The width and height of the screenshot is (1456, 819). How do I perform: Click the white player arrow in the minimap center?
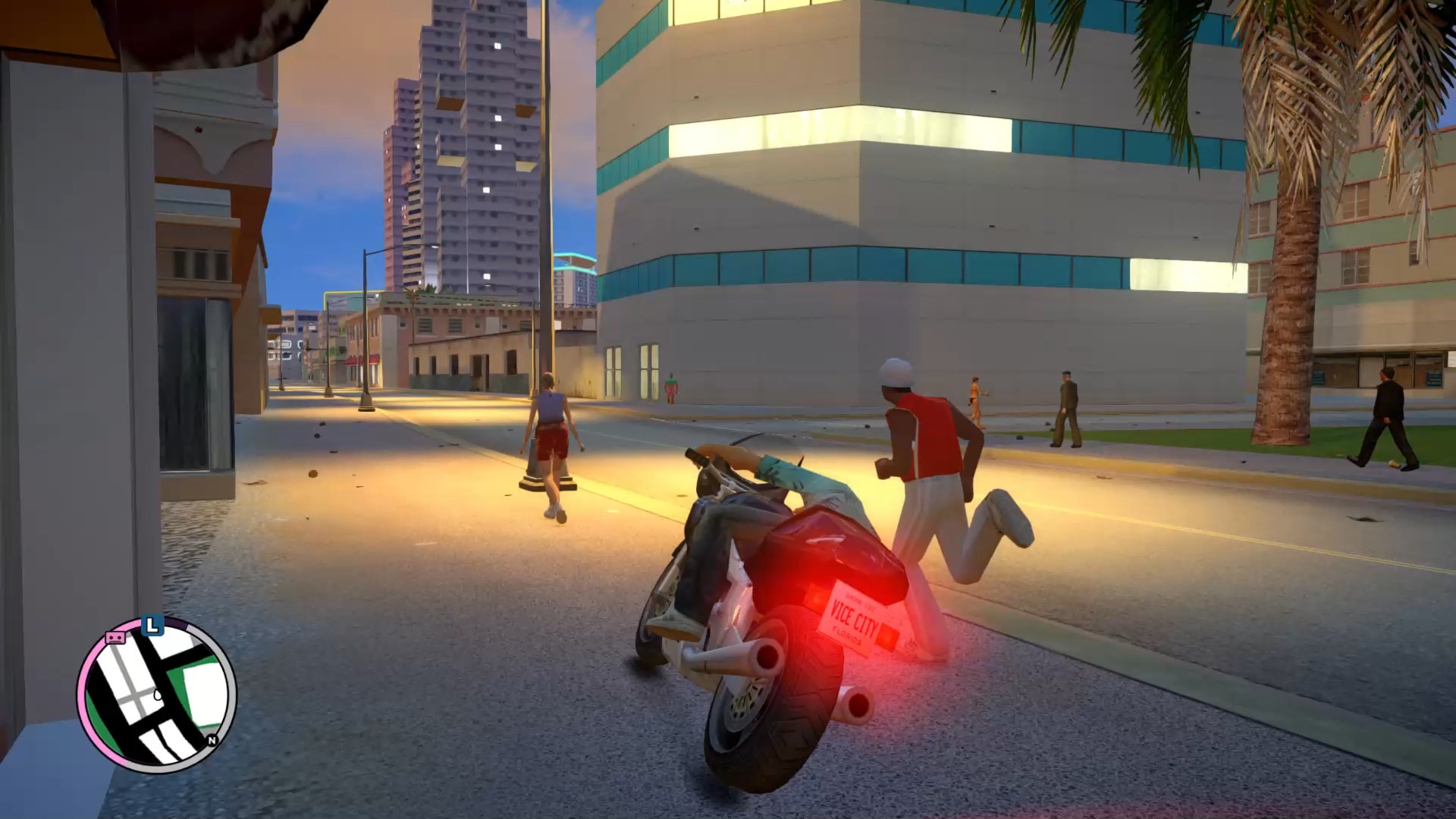click(x=158, y=695)
